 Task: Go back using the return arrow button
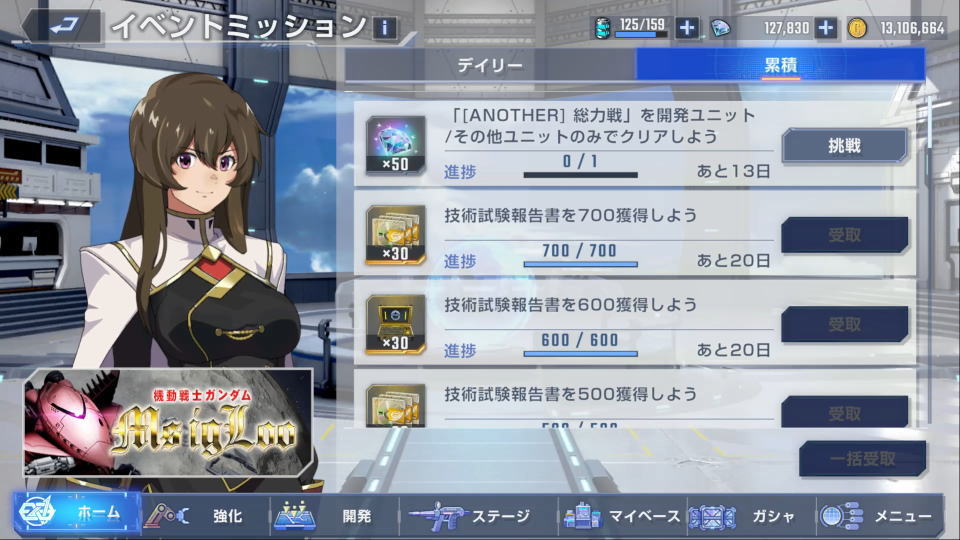pos(62,25)
